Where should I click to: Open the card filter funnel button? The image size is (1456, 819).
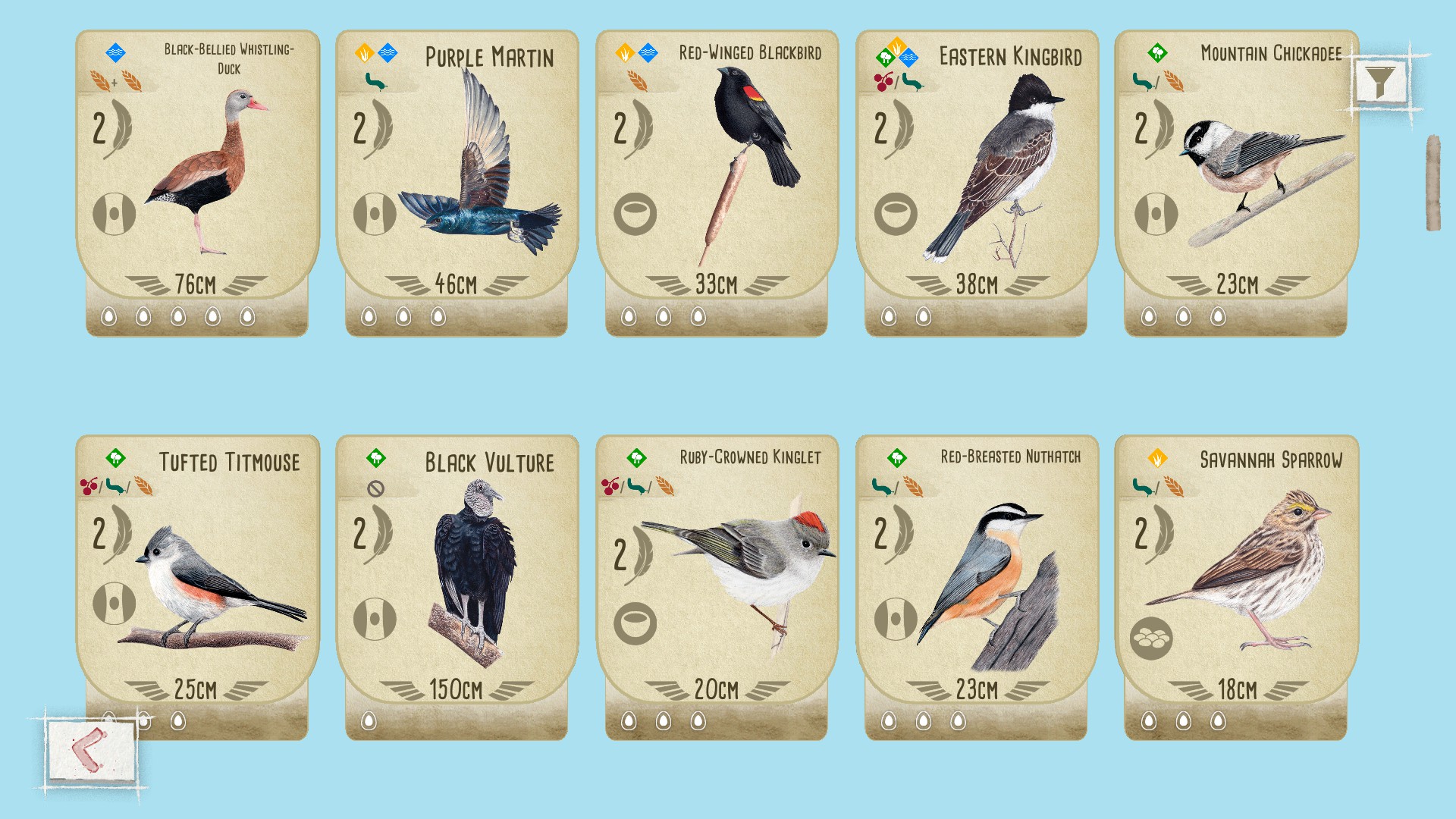[1380, 80]
